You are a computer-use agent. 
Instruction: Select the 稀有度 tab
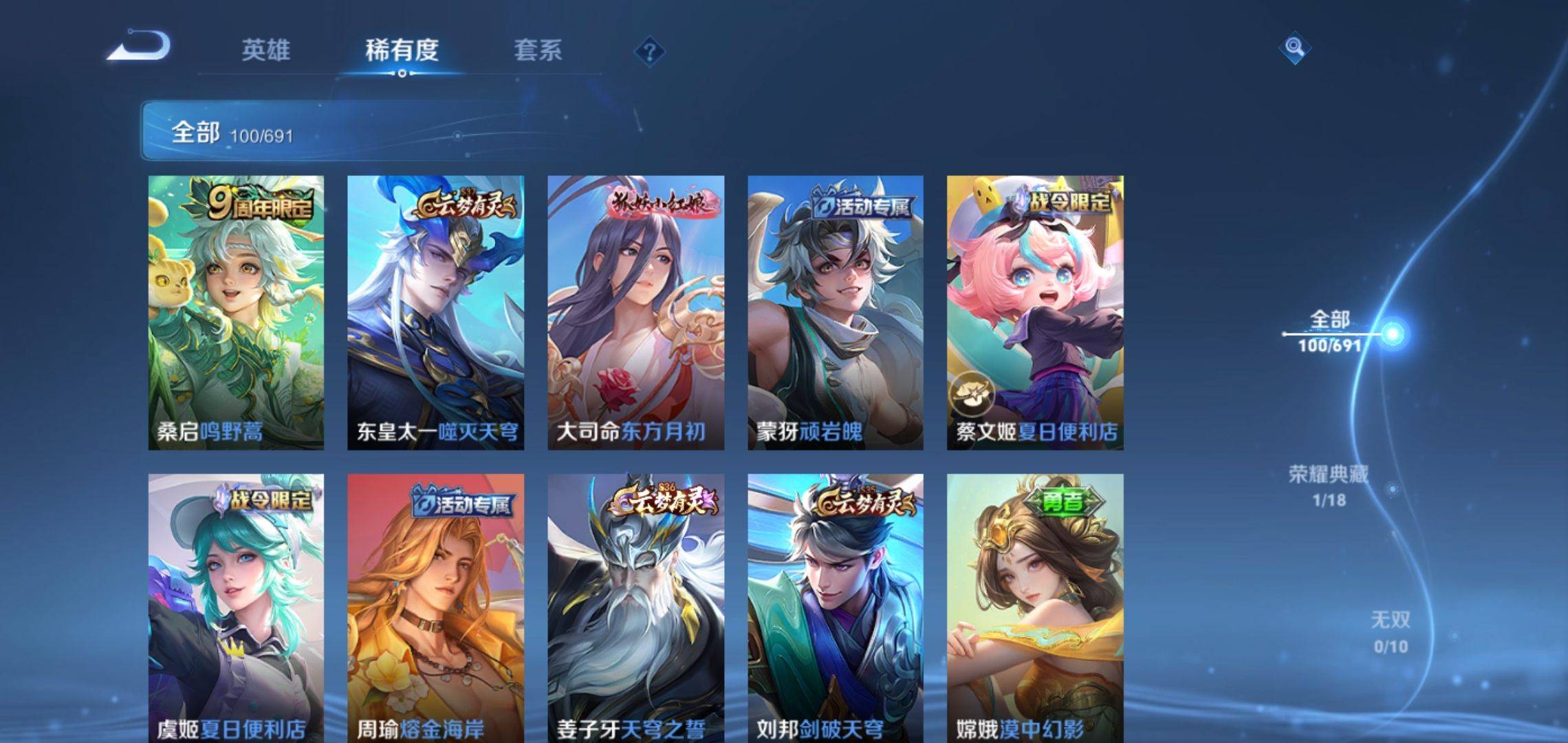pos(402,50)
